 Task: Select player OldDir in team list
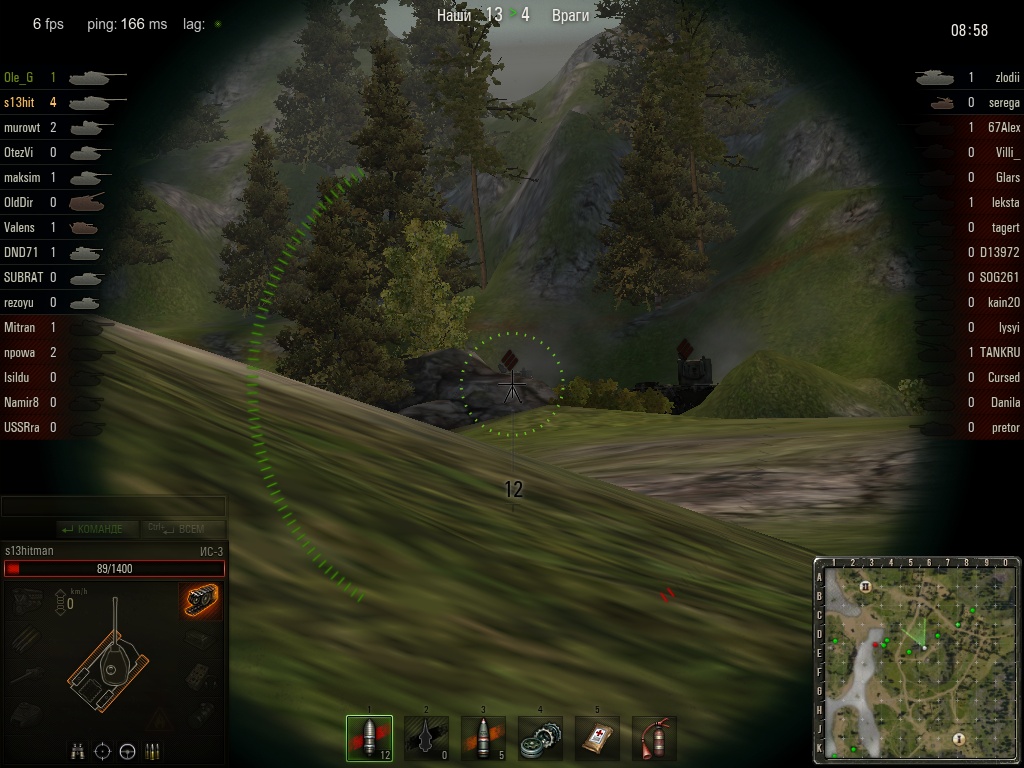tap(19, 202)
